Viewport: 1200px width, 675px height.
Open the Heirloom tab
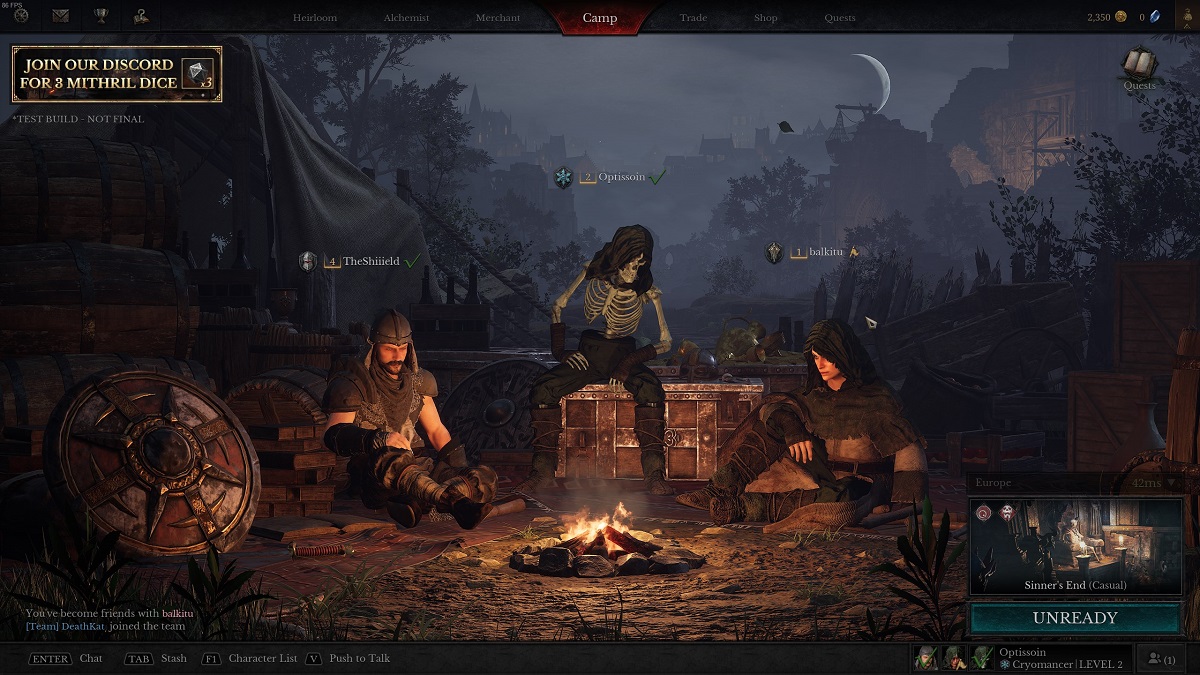tap(314, 18)
